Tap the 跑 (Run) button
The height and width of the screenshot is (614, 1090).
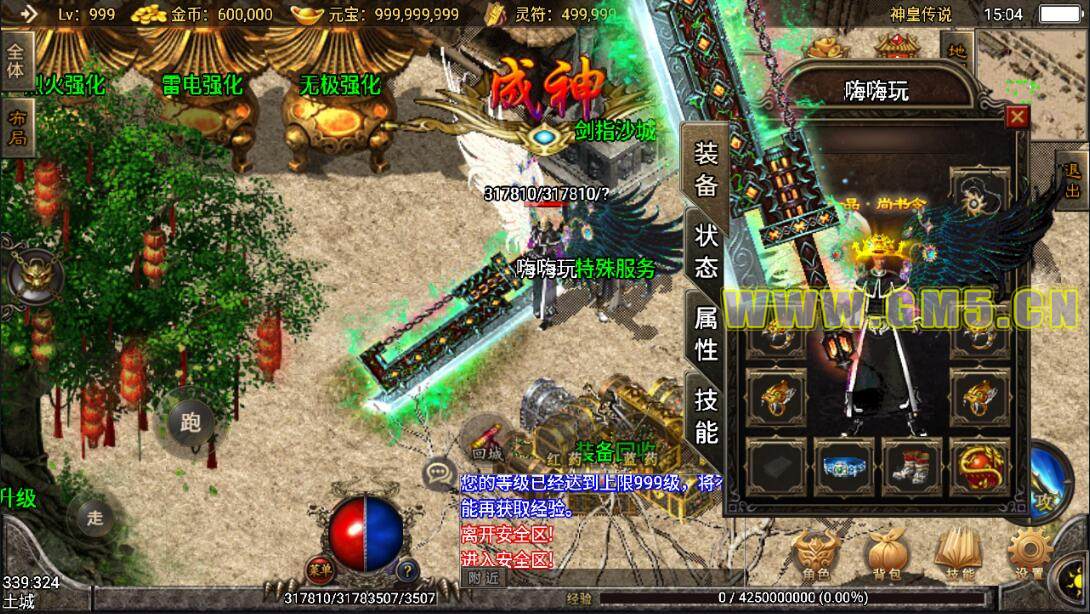click(x=190, y=421)
